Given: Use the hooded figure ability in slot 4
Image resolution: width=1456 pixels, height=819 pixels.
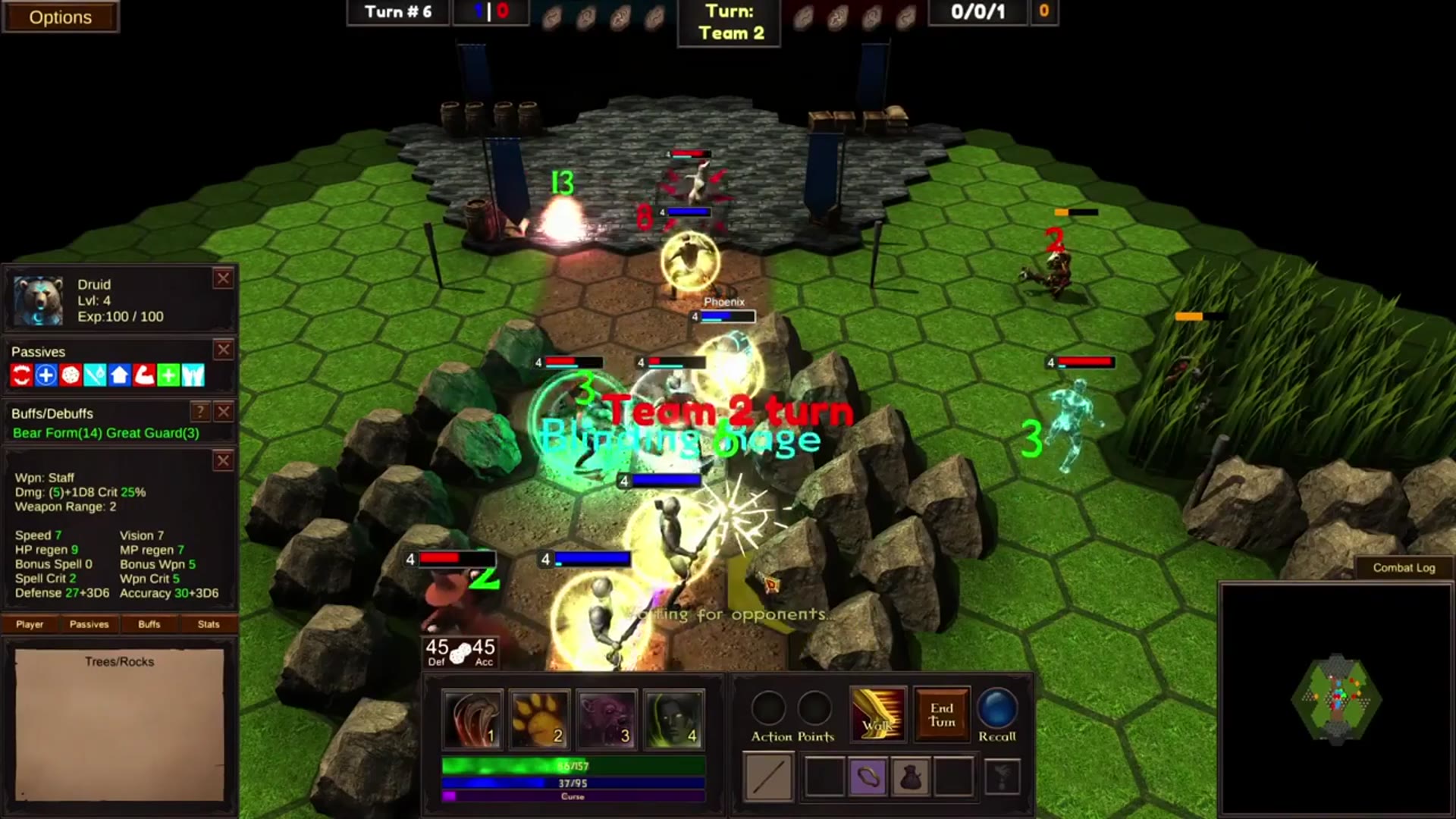Looking at the screenshot, I should [x=674, y=717].
